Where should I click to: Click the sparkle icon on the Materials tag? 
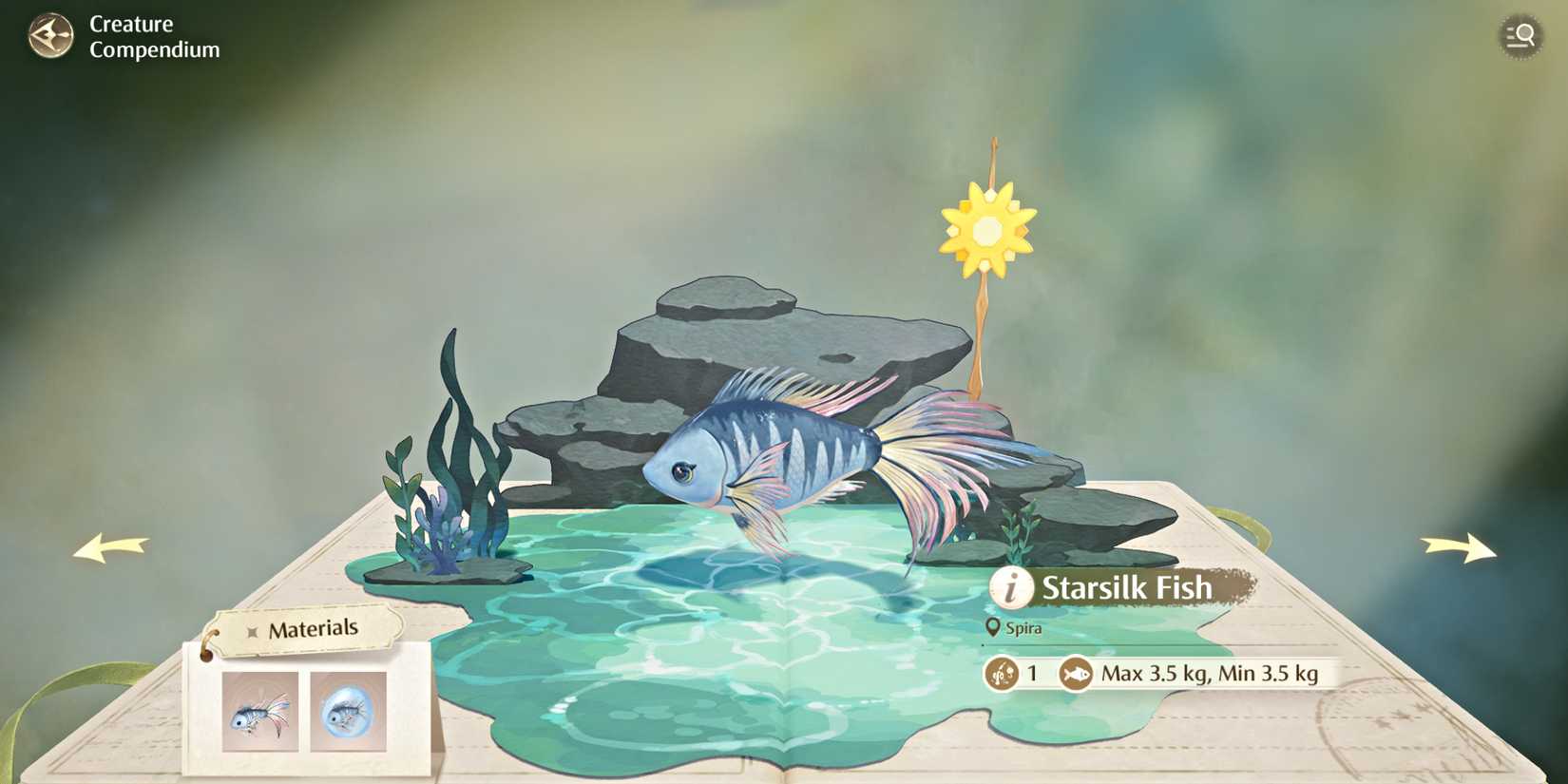point(252,628)
